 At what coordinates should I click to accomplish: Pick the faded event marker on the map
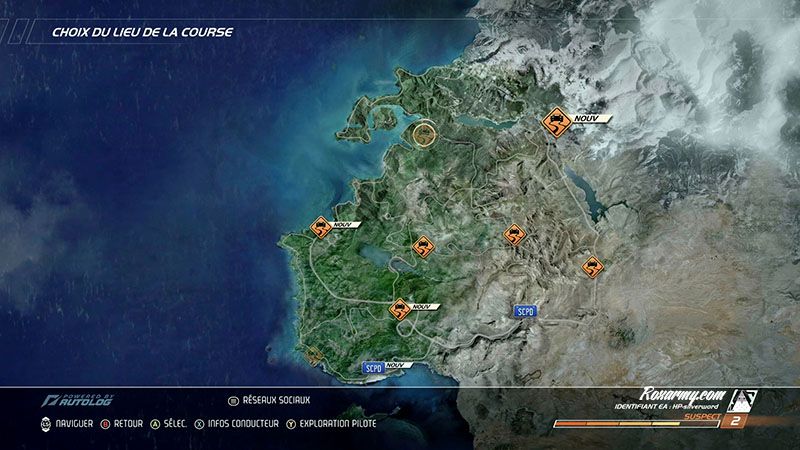coord(315,354)
